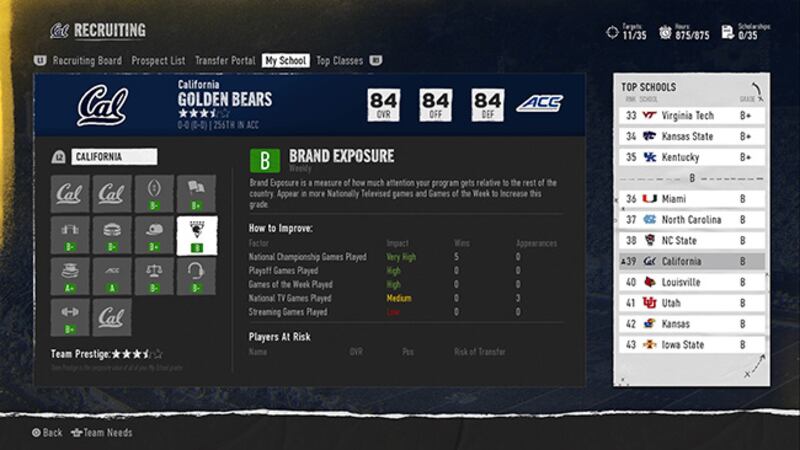The width and height of the screenshot is (800, 450).
Task: Select the selected Brand Exposure tile
Action: tap(196, 235)
